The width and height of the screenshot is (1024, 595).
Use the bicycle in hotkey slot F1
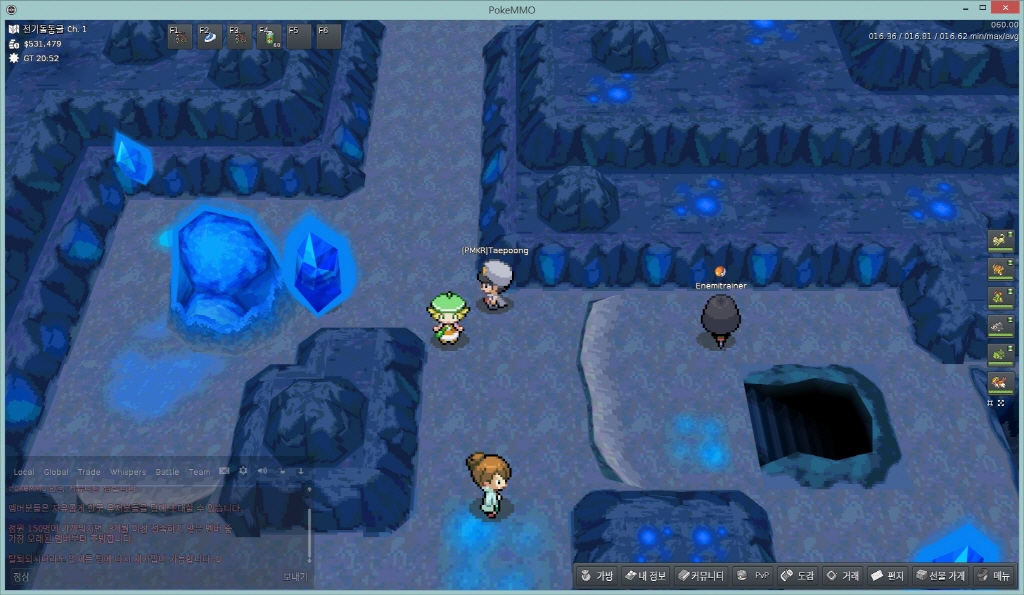181,37
